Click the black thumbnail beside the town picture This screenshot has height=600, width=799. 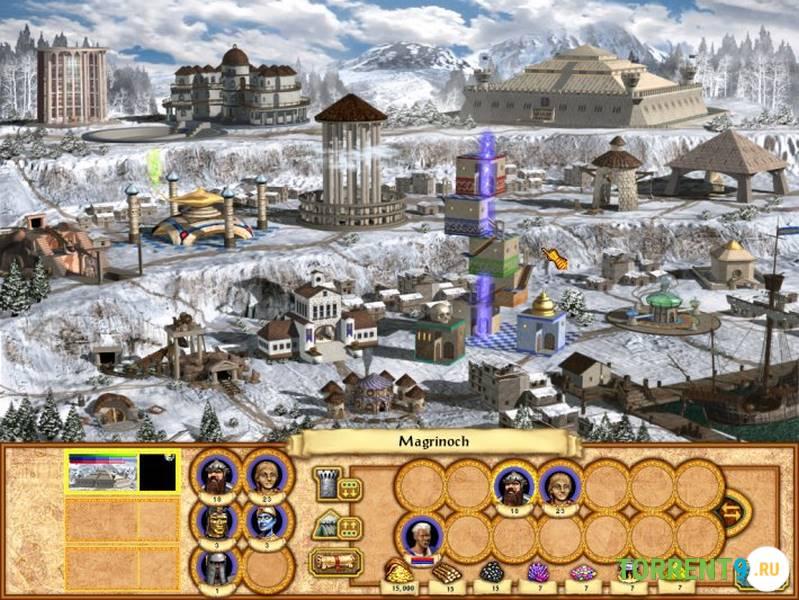pos(158,473)
